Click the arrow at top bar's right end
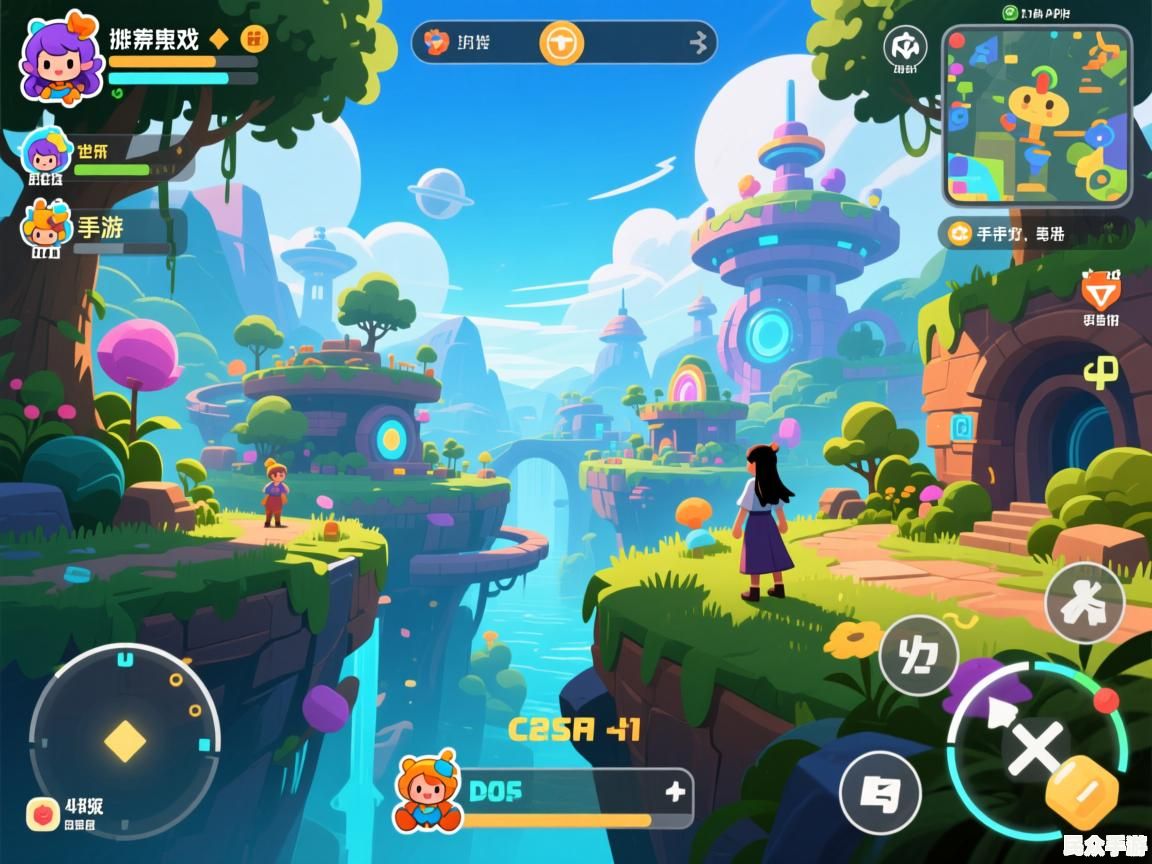Image resolution: width=1152 pixels, height=864 pixels. click(x=699, y=43)
